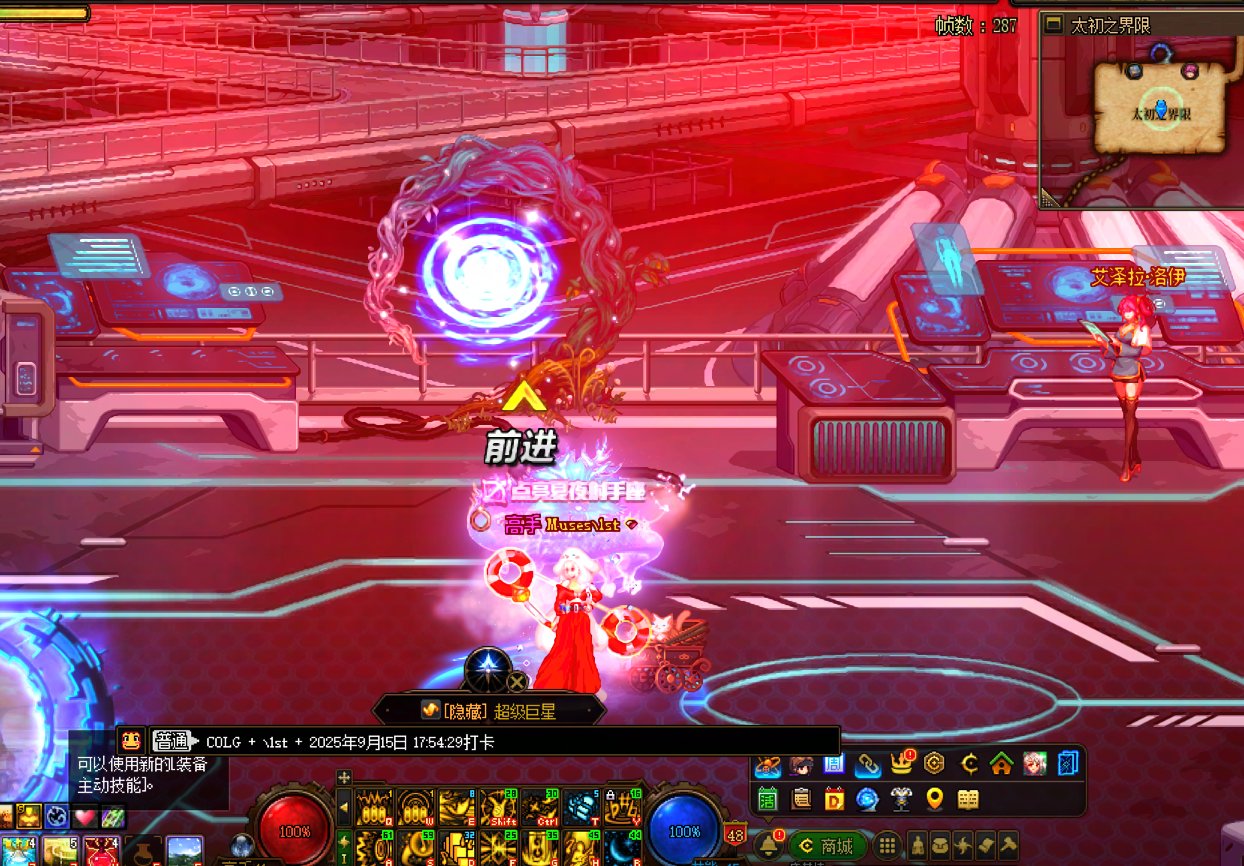The width and height of the screenshot is (1244, 866).
Task: Click the notification bell icon
Action: 769,845
